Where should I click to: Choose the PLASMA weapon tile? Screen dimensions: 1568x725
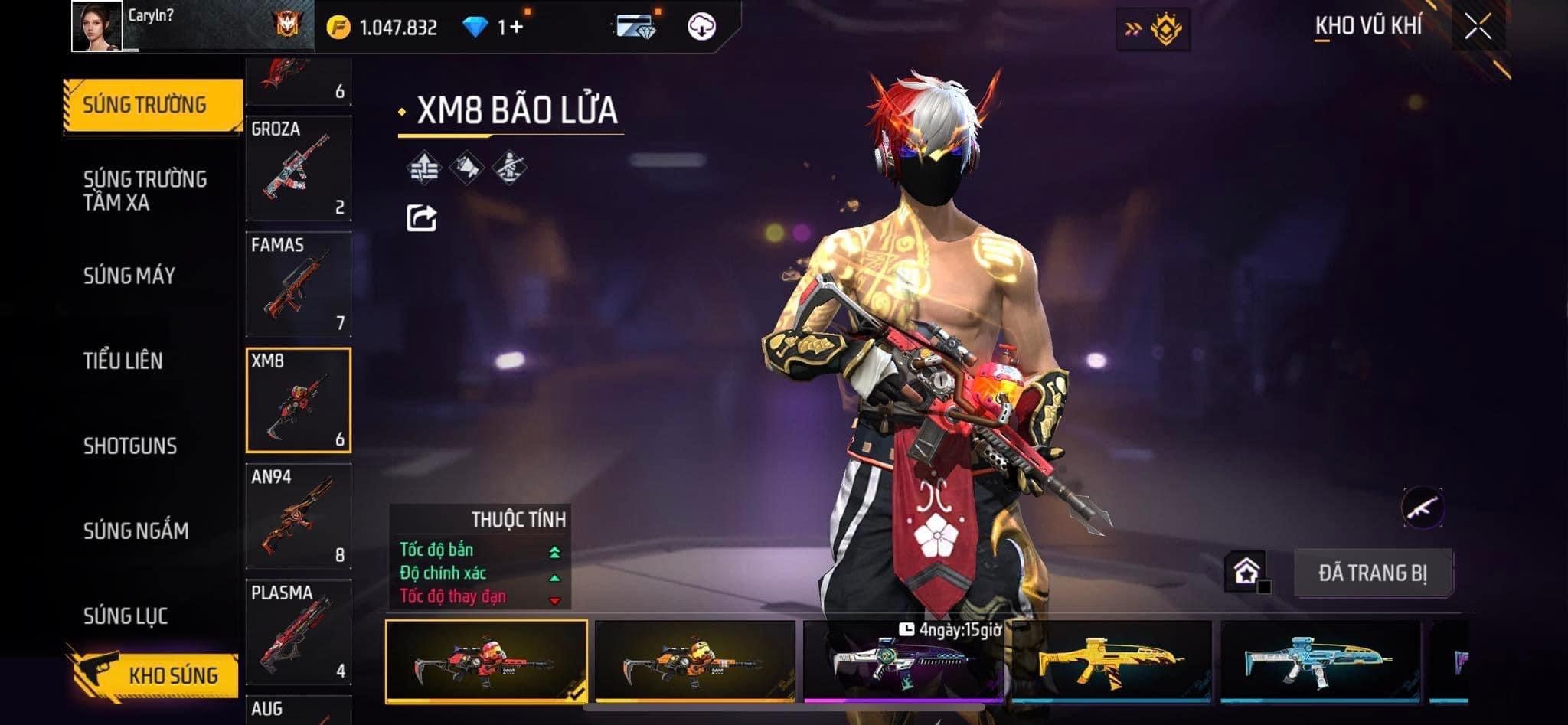click(x=299, y=632)
